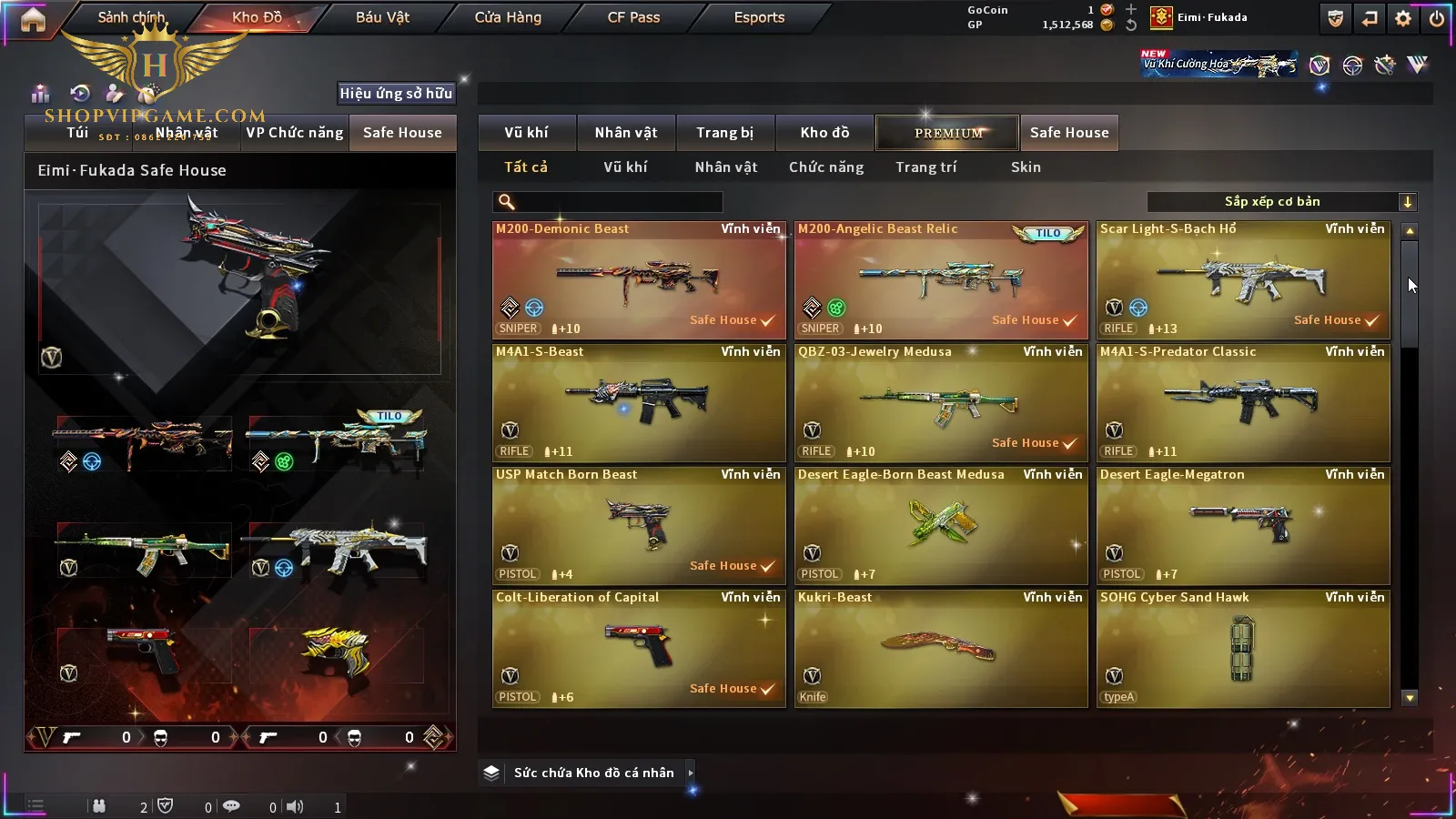Pick the QBZ-03-Jewelry Medusa rifle
The height and width of the screenshot is (819, 1456).
coord(941,403)
